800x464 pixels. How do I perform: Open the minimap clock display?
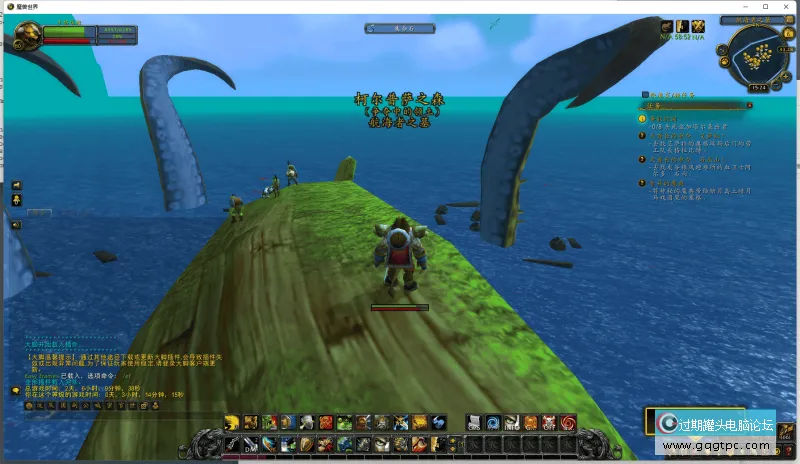pyautogui.click(x=758, y=87)
